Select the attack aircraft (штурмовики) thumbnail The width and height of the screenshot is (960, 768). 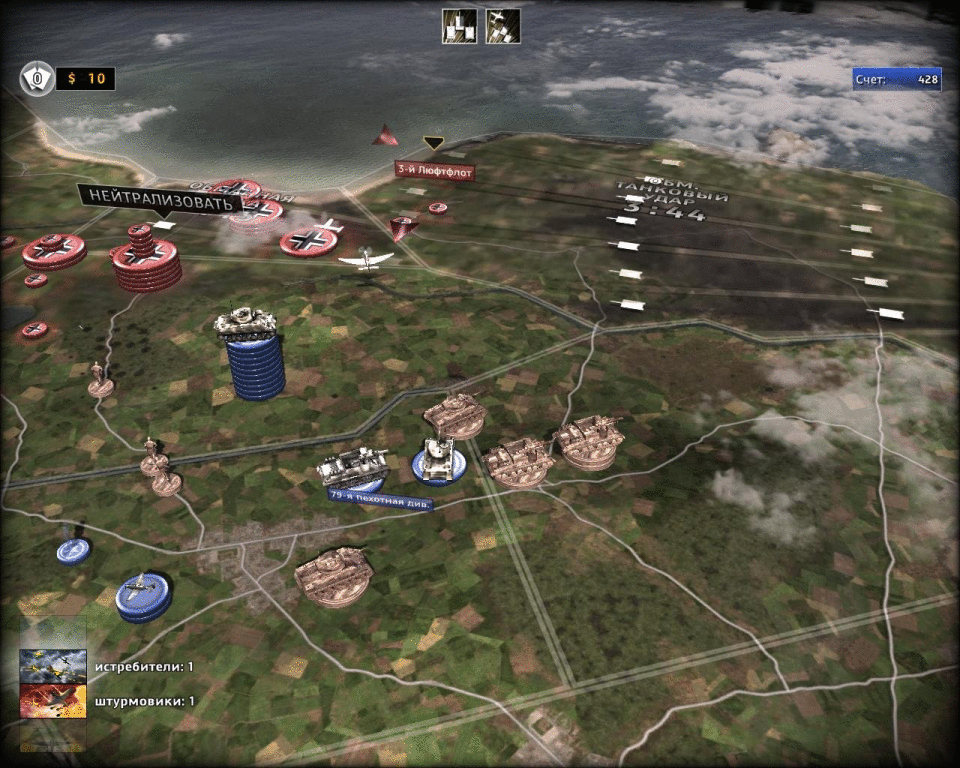(x=53, y=701)
